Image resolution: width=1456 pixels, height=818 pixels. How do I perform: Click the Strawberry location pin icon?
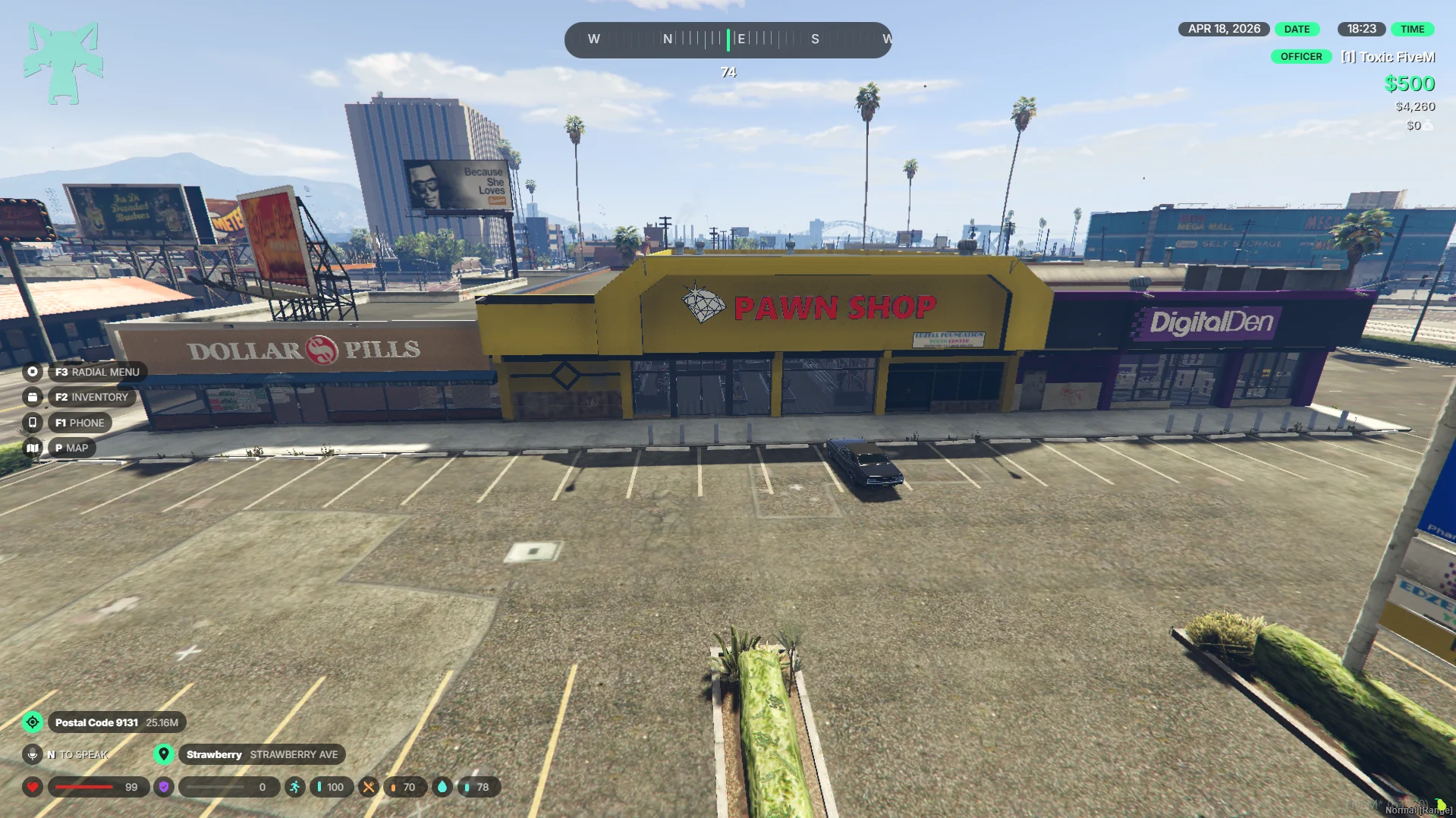(163, 754)
